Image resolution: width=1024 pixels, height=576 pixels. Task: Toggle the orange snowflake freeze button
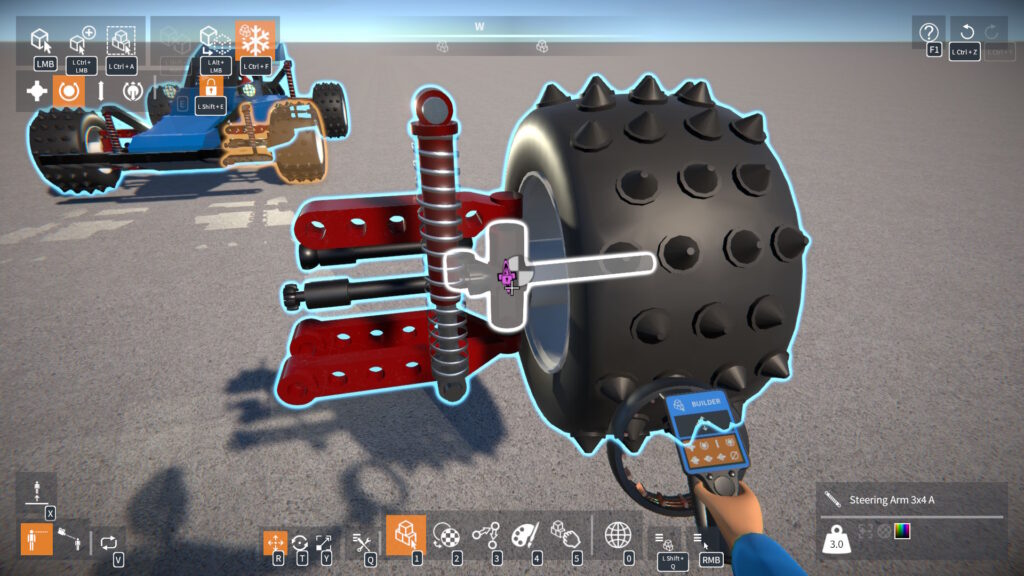point(257,41)
